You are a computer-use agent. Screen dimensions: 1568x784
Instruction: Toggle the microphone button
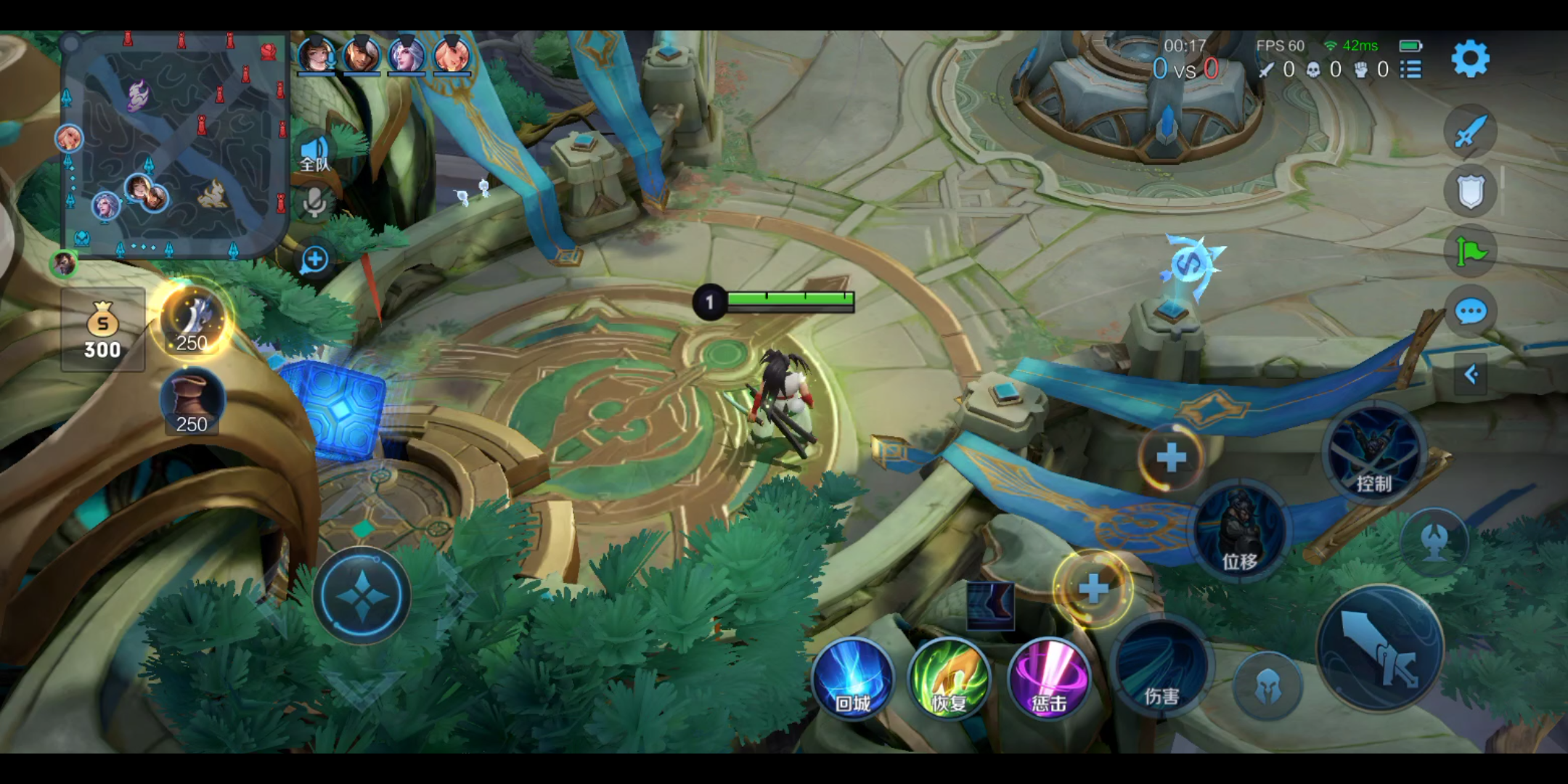click(x=314, y=203)
